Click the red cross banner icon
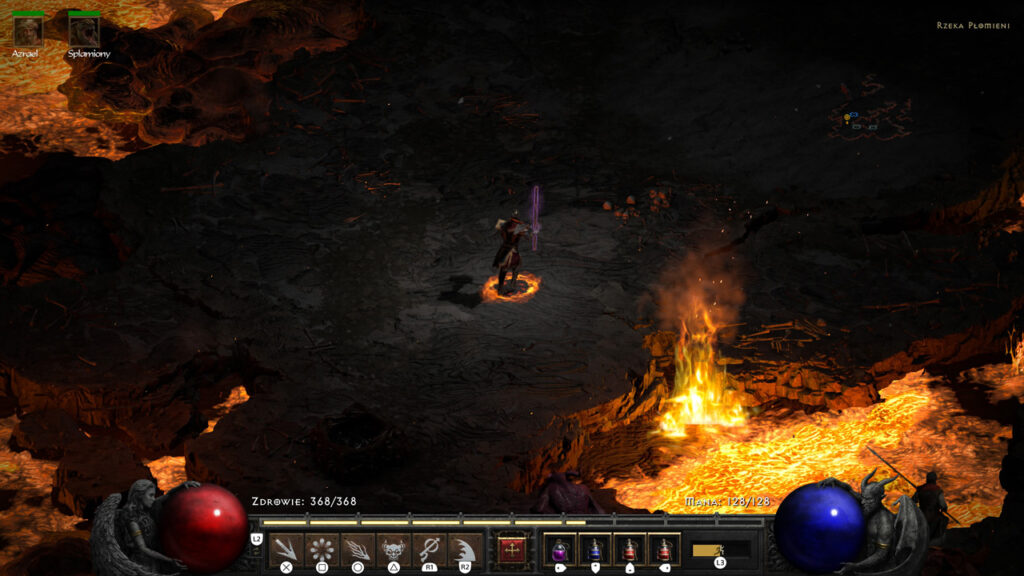 pos(512,549)
